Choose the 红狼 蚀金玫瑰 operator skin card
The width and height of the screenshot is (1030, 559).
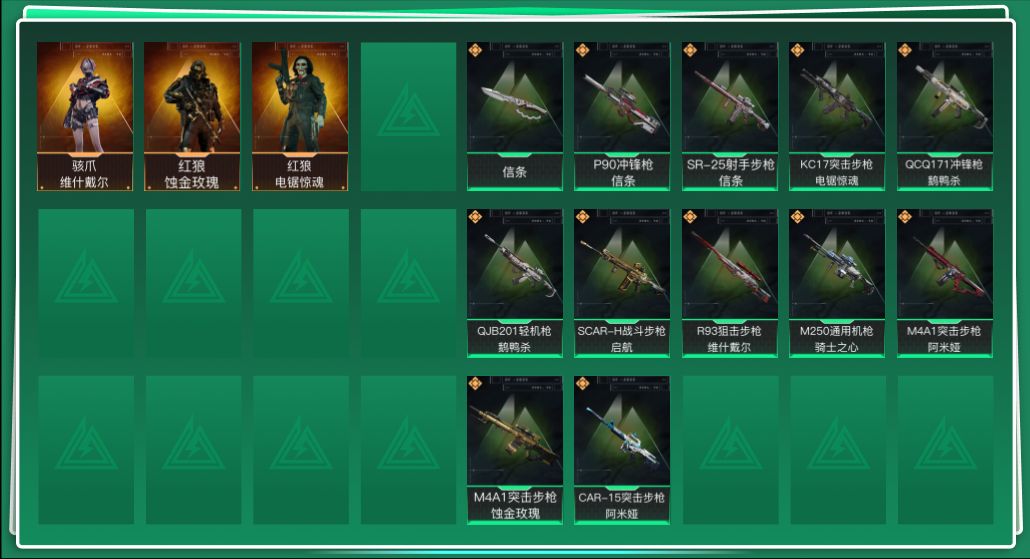192,115
